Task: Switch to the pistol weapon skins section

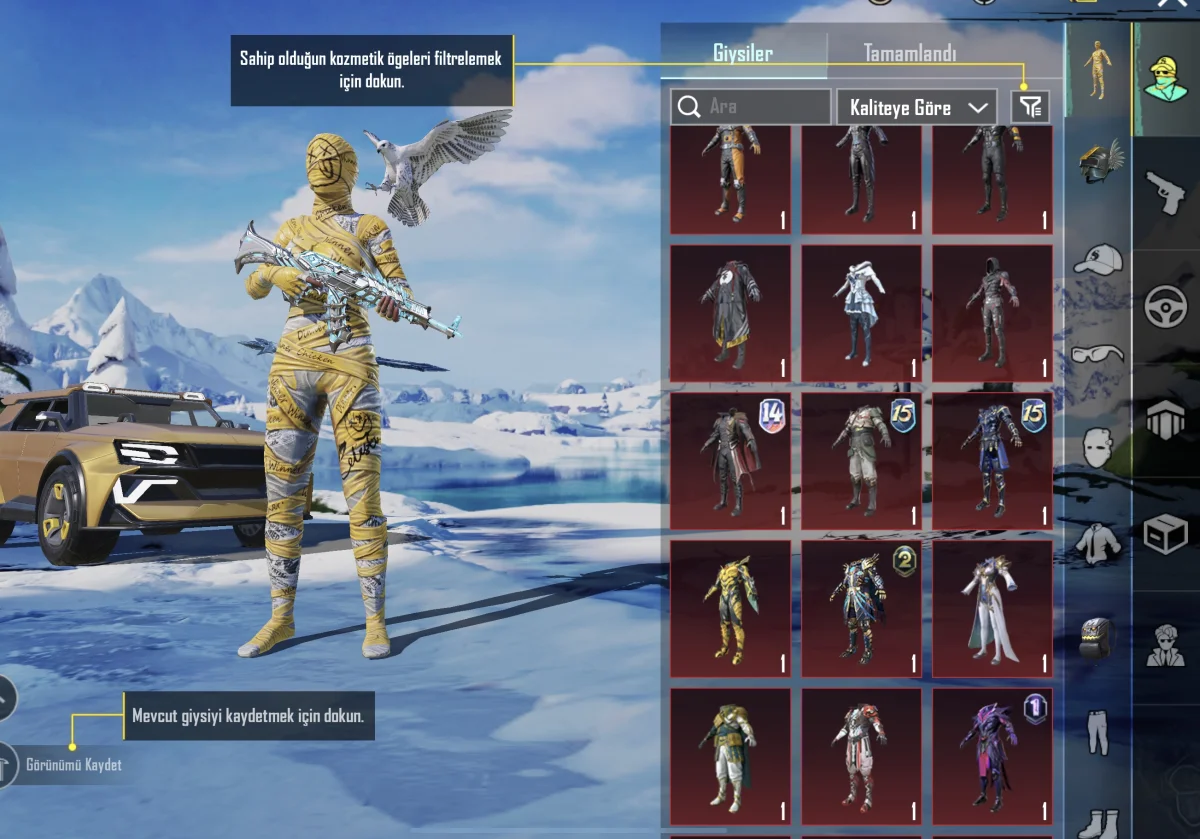Action: [x=1166, y=192]
